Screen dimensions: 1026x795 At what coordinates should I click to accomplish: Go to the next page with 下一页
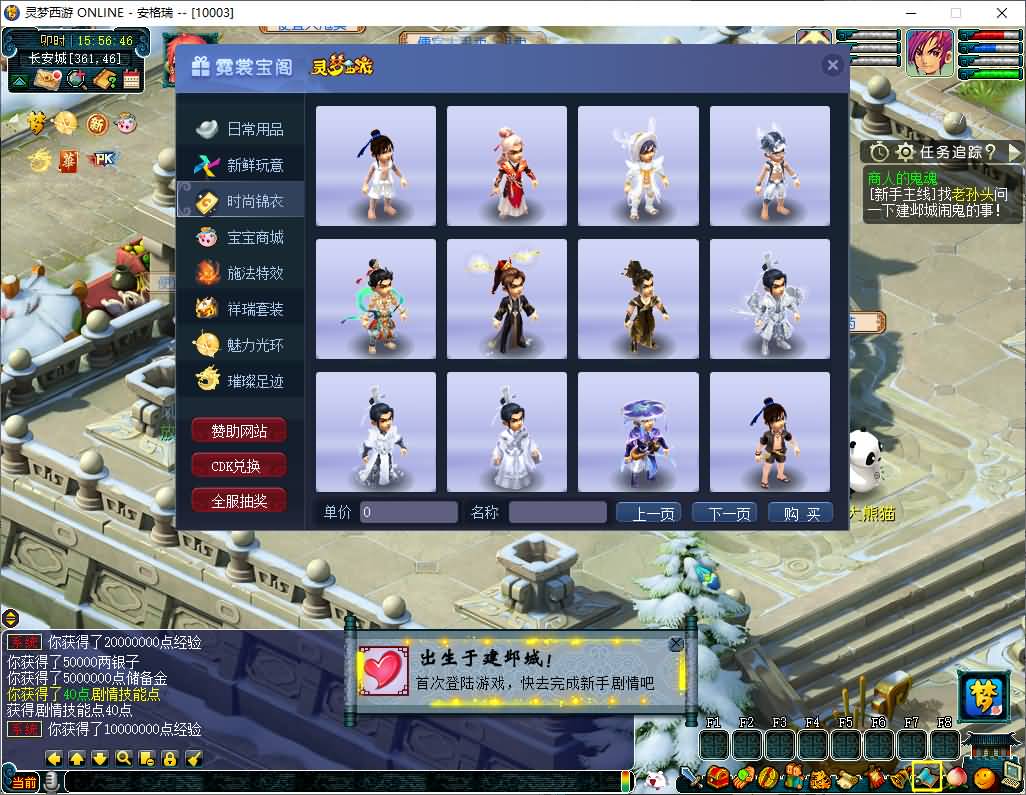coord(730,513)
